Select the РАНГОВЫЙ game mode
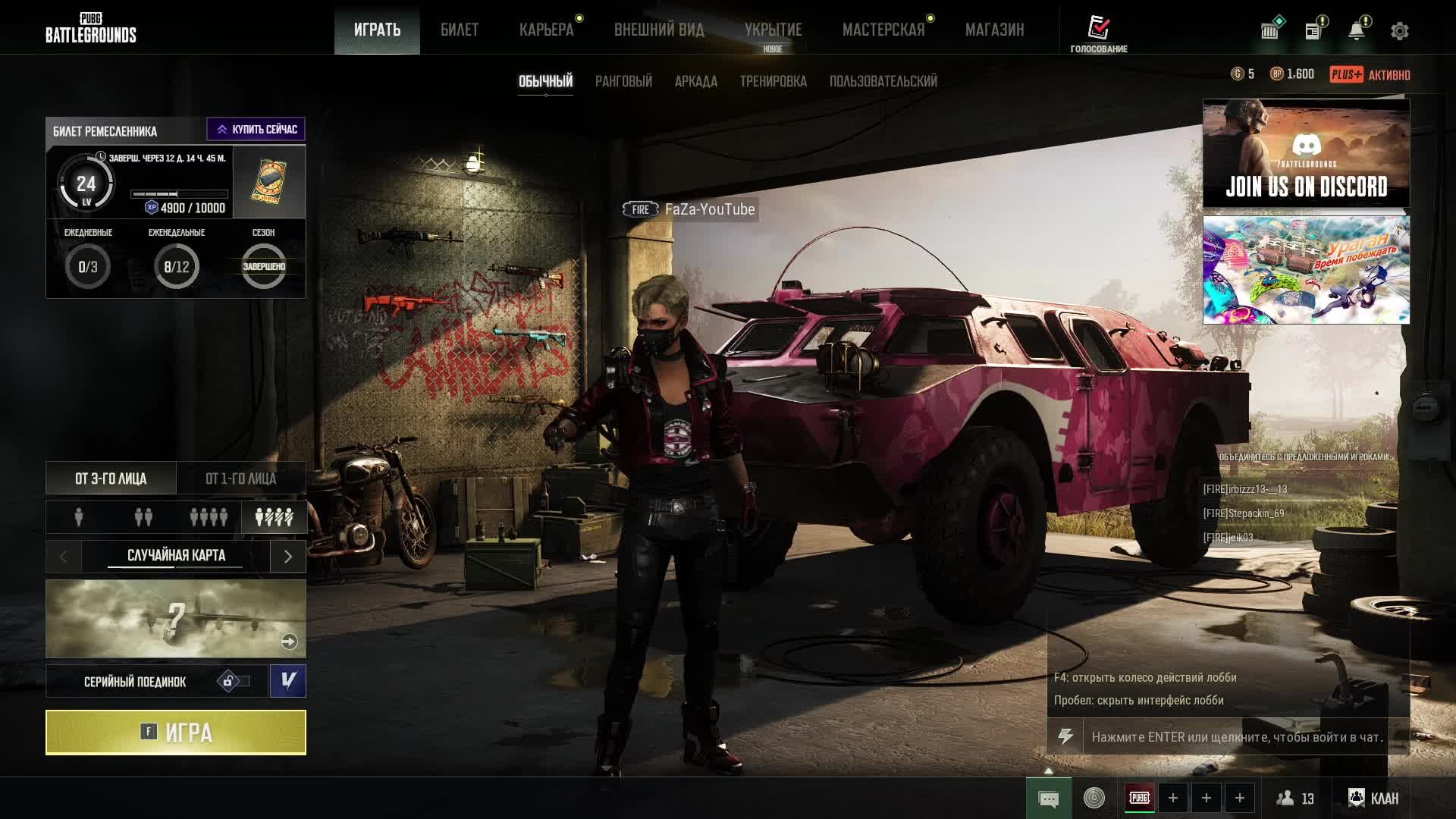1456x819 pixels. click(x=623, y=81)
